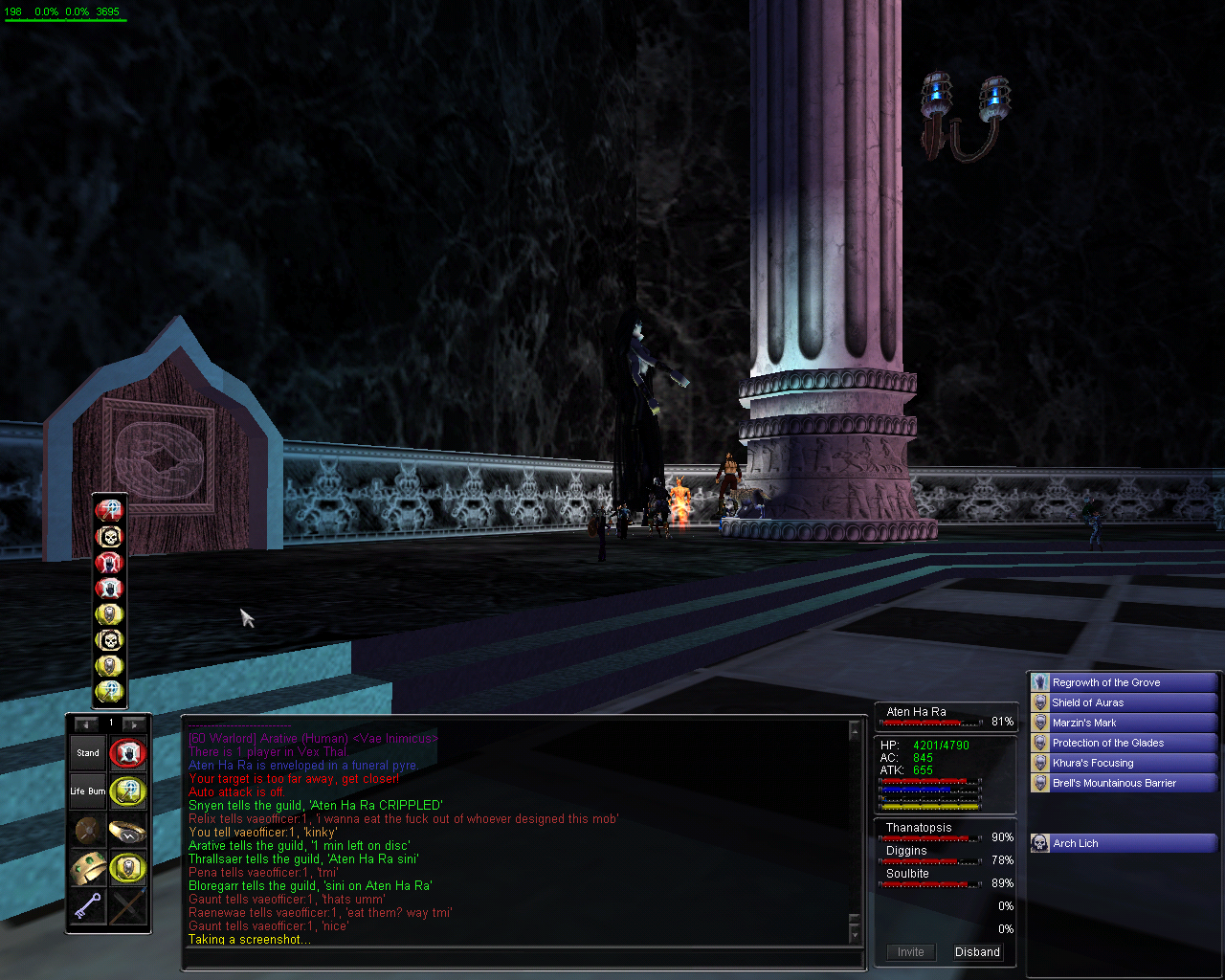
Task: Click the Brell's Mountainous Barrier buff
Action: [1124, 783]
